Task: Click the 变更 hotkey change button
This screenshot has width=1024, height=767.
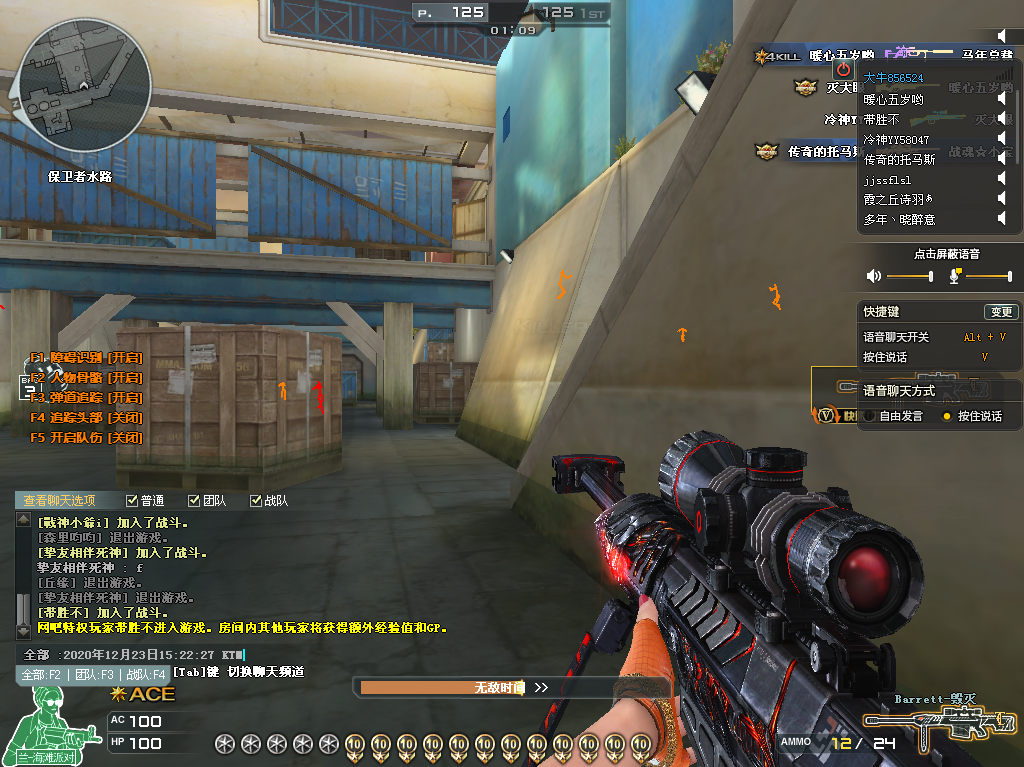Action: pos(1000,312)
